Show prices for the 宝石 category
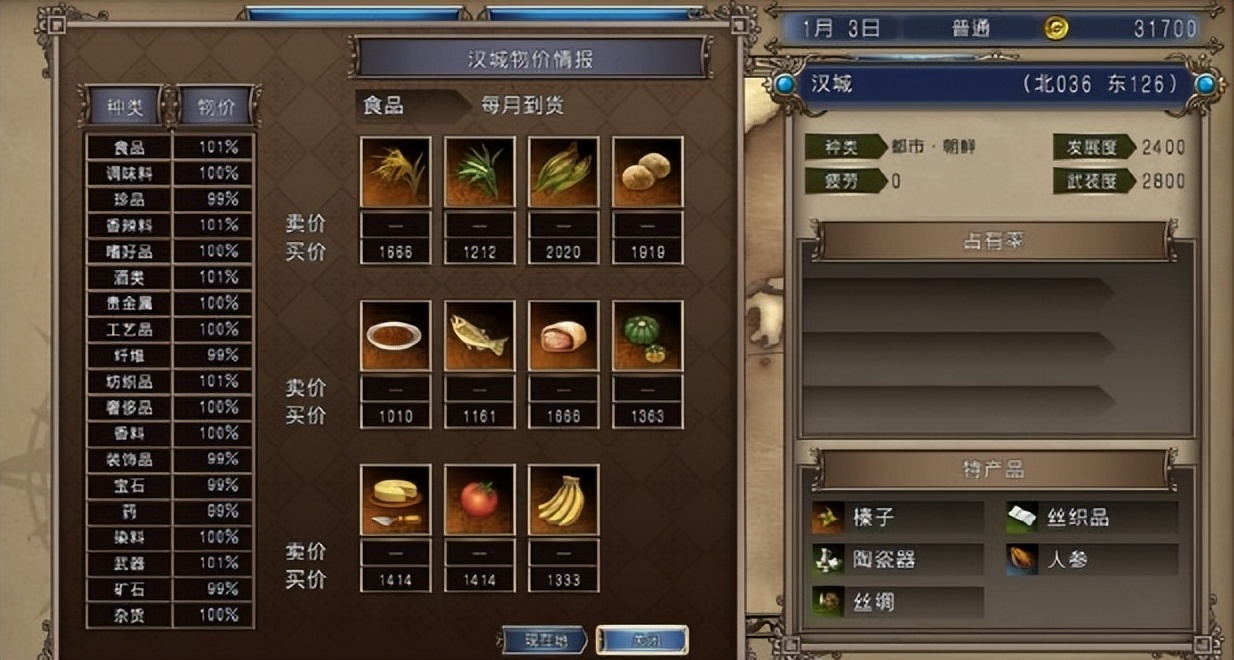 point(129,485)
